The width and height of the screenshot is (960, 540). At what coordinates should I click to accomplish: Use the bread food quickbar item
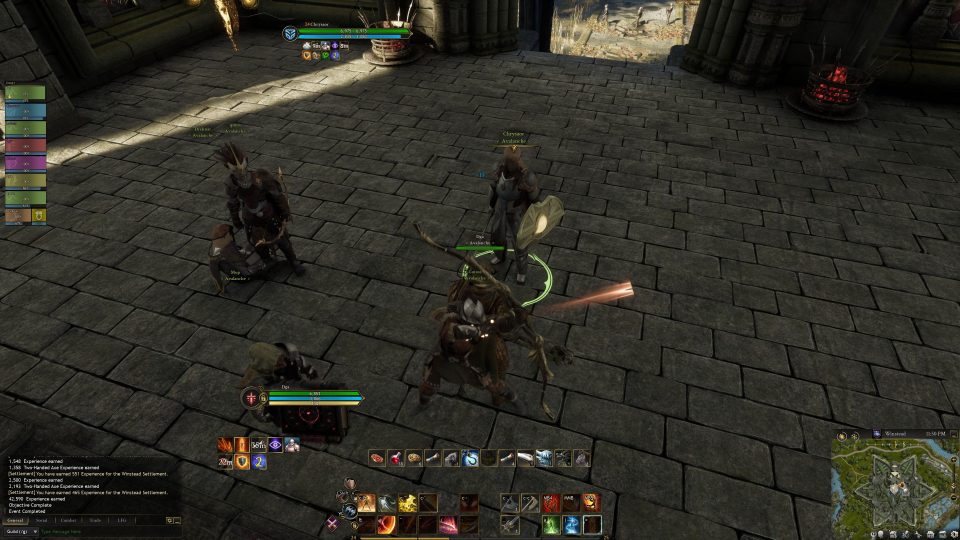point(414,458)
